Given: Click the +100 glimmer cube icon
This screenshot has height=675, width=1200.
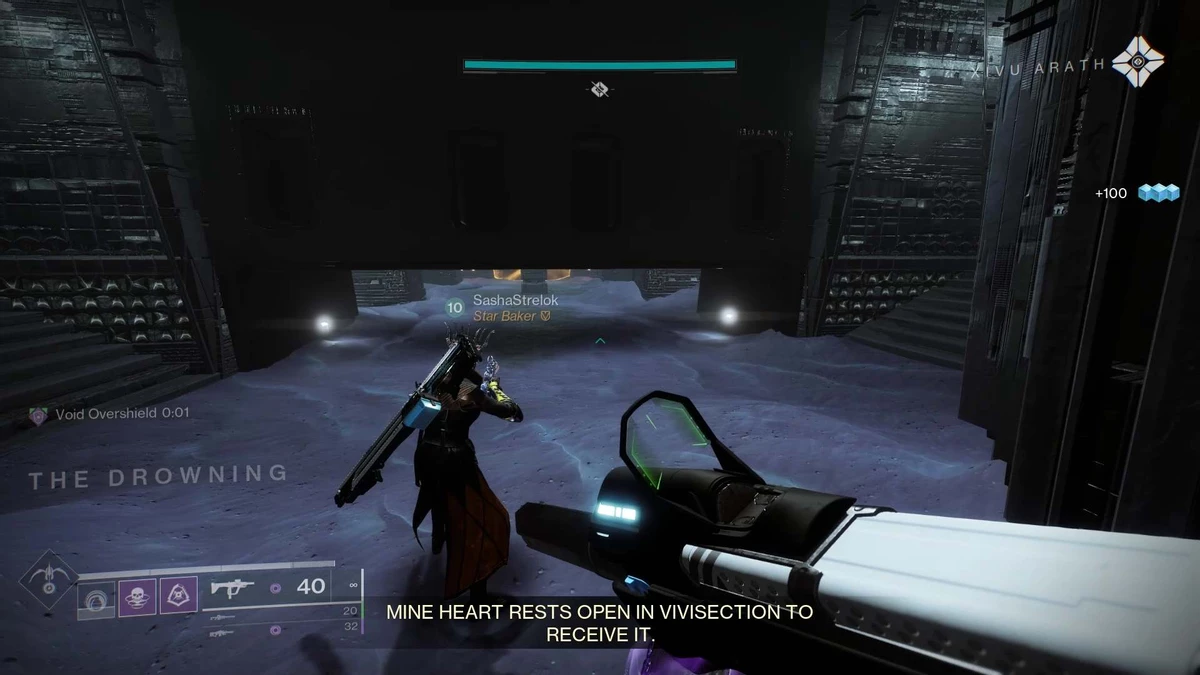Looking at the screenshot, I should (1160, 193).
